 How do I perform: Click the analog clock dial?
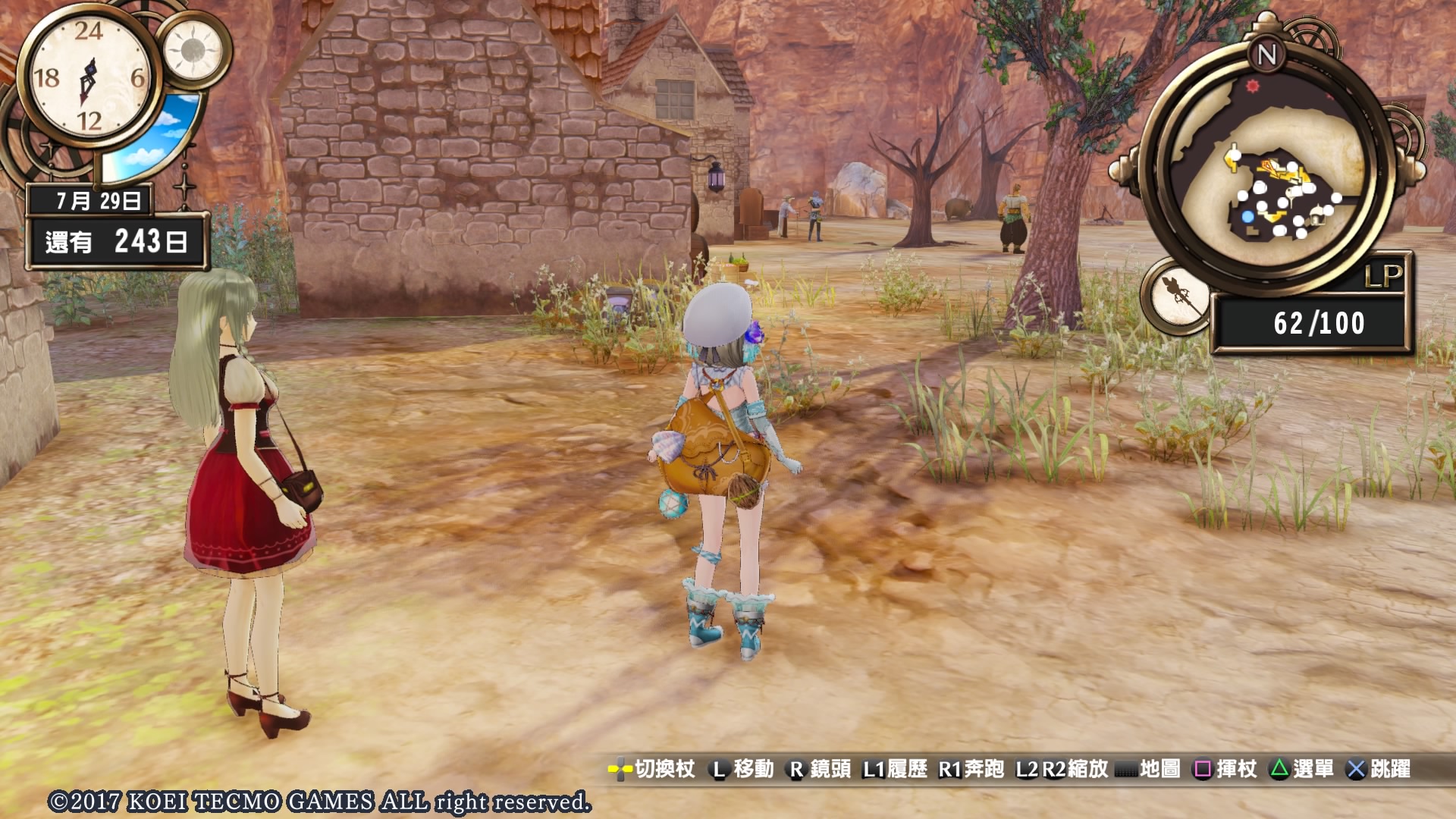[89, 77]
